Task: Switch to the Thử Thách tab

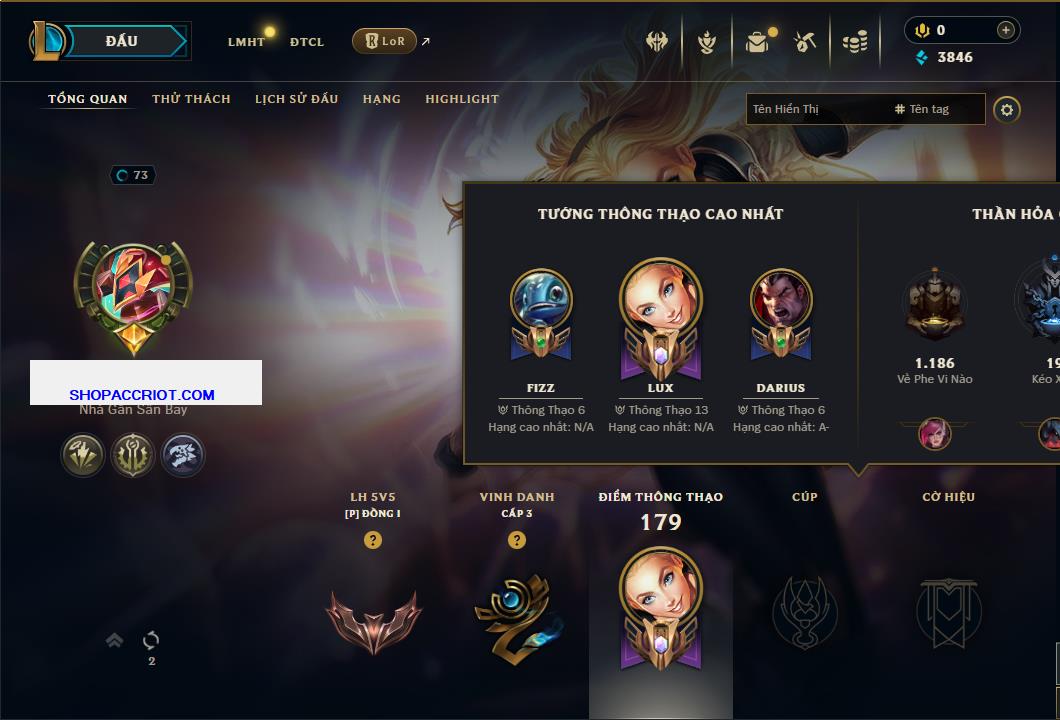Action: pos(191,99)
